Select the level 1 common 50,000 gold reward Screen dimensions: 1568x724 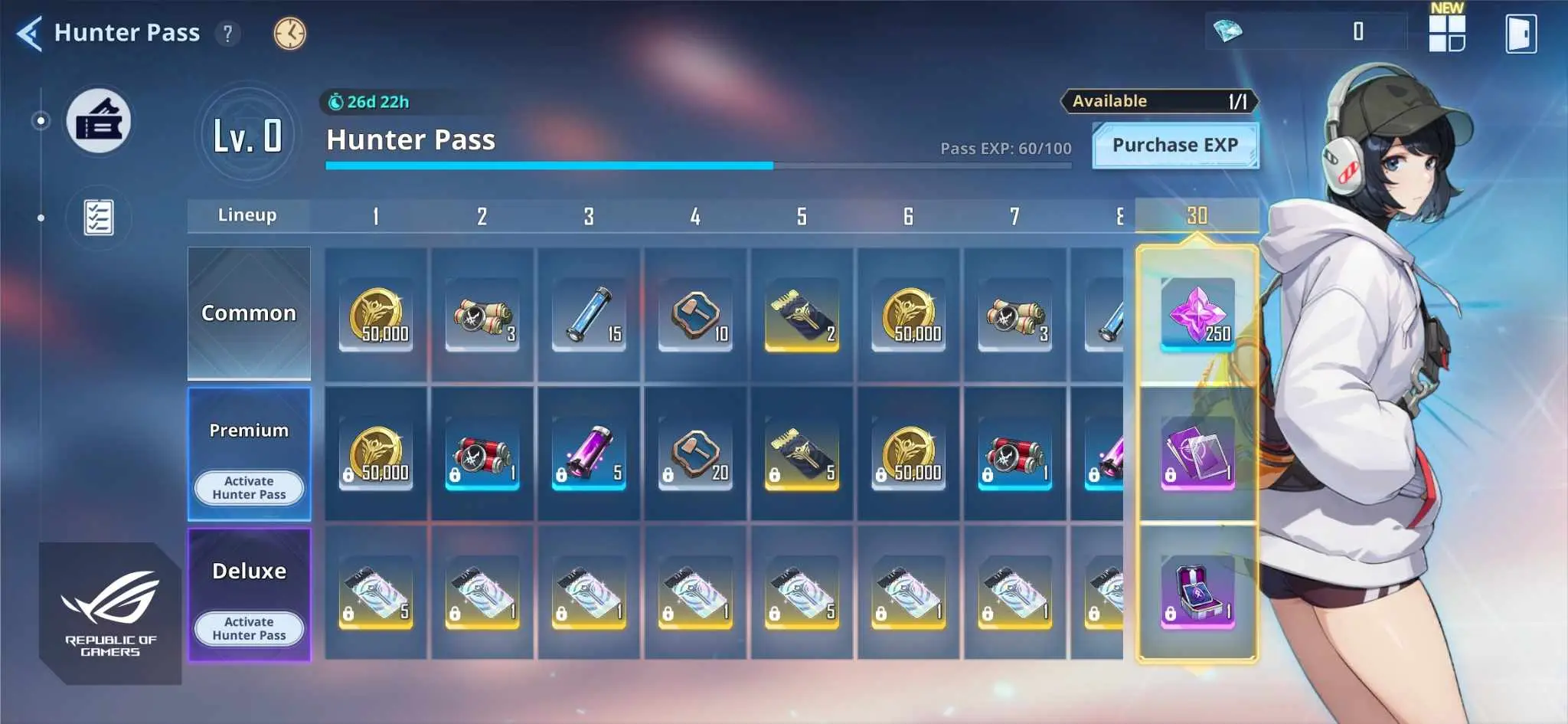coord(376,315)
